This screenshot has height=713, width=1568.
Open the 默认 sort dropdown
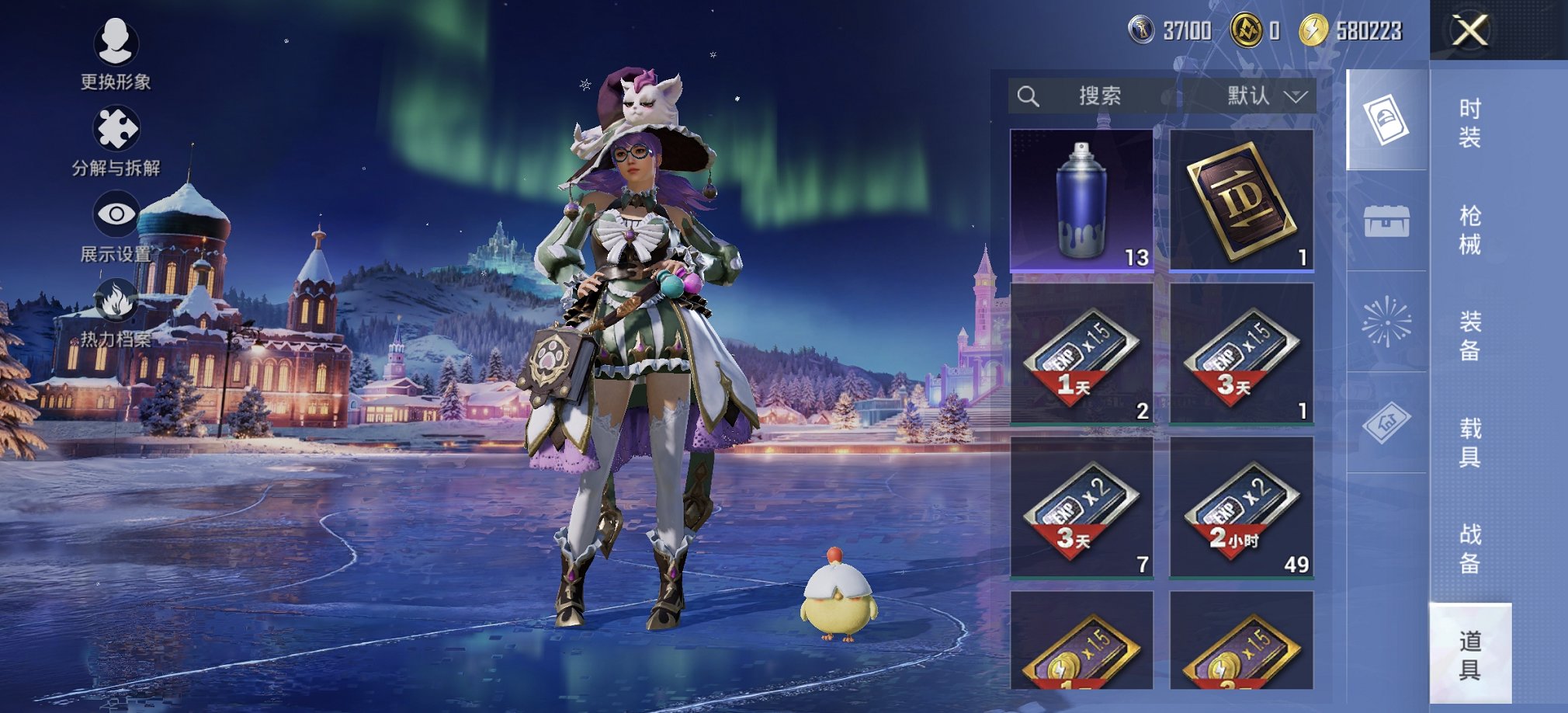(x=1265, y=96)
